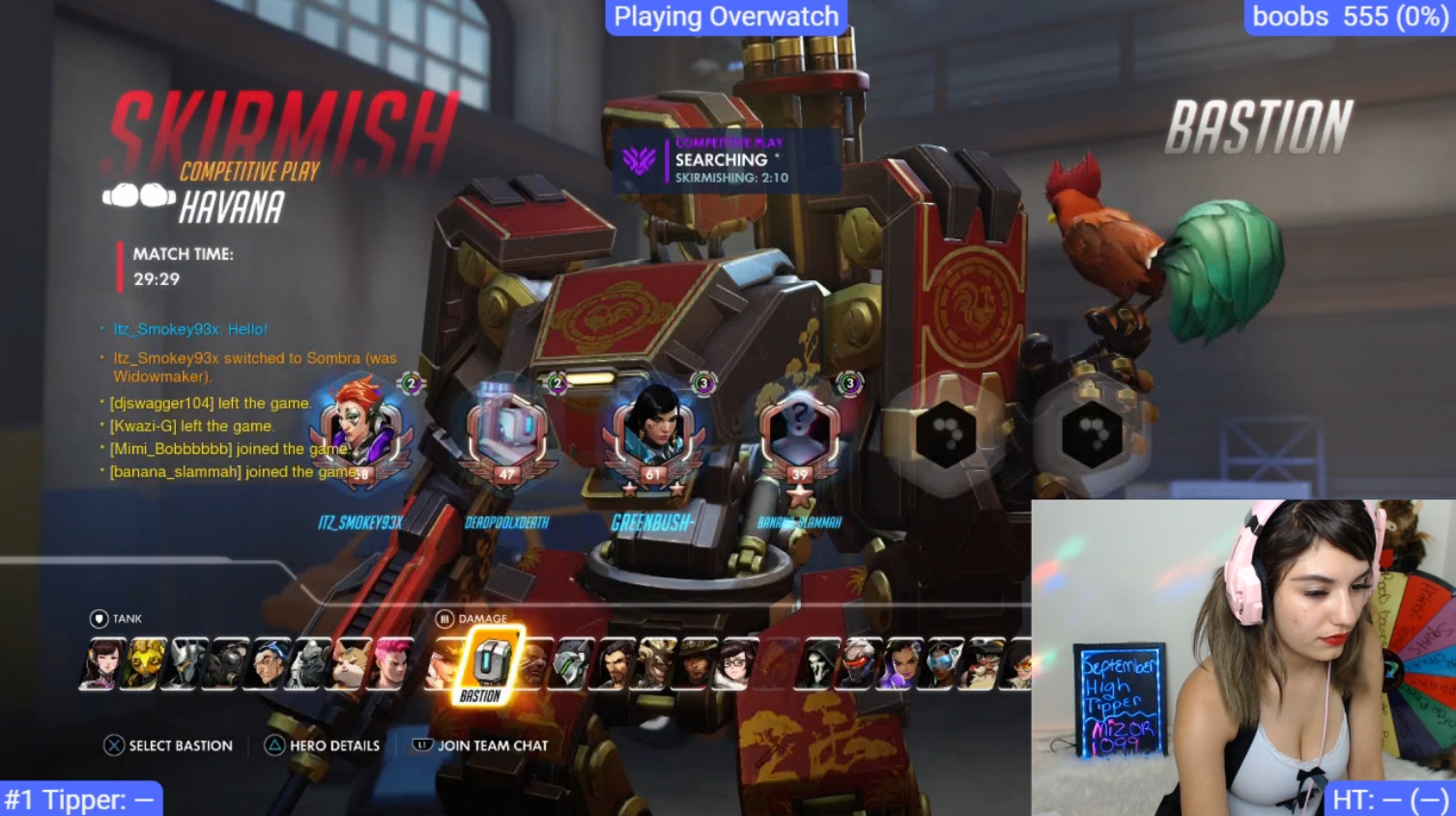The image size is (1456, 816).
Task: Select Genji from the damage heroes
Action: (573, 665)
